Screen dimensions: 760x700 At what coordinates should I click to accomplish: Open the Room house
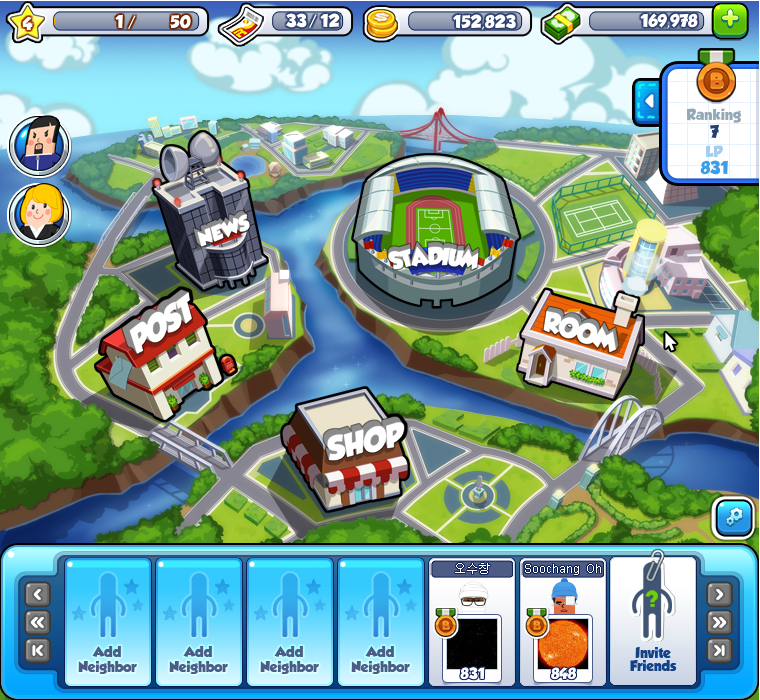tap(580, 339)
